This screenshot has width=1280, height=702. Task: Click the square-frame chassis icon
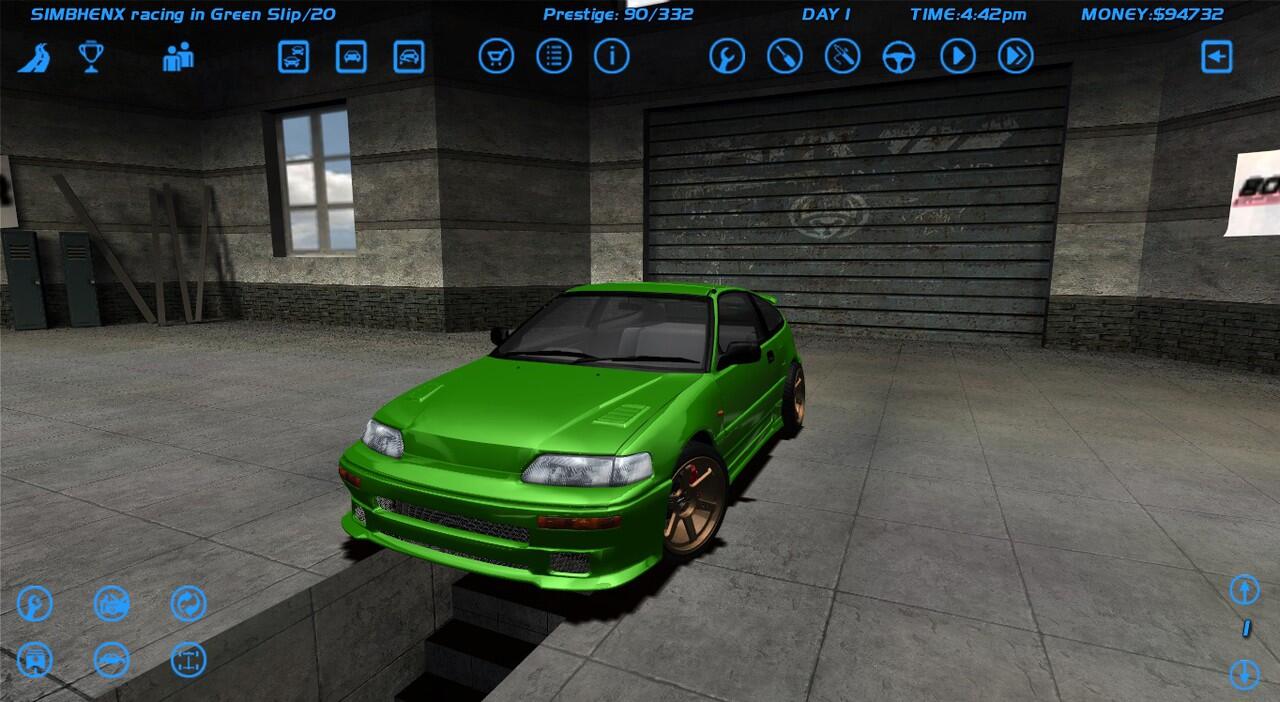[188, 661]
